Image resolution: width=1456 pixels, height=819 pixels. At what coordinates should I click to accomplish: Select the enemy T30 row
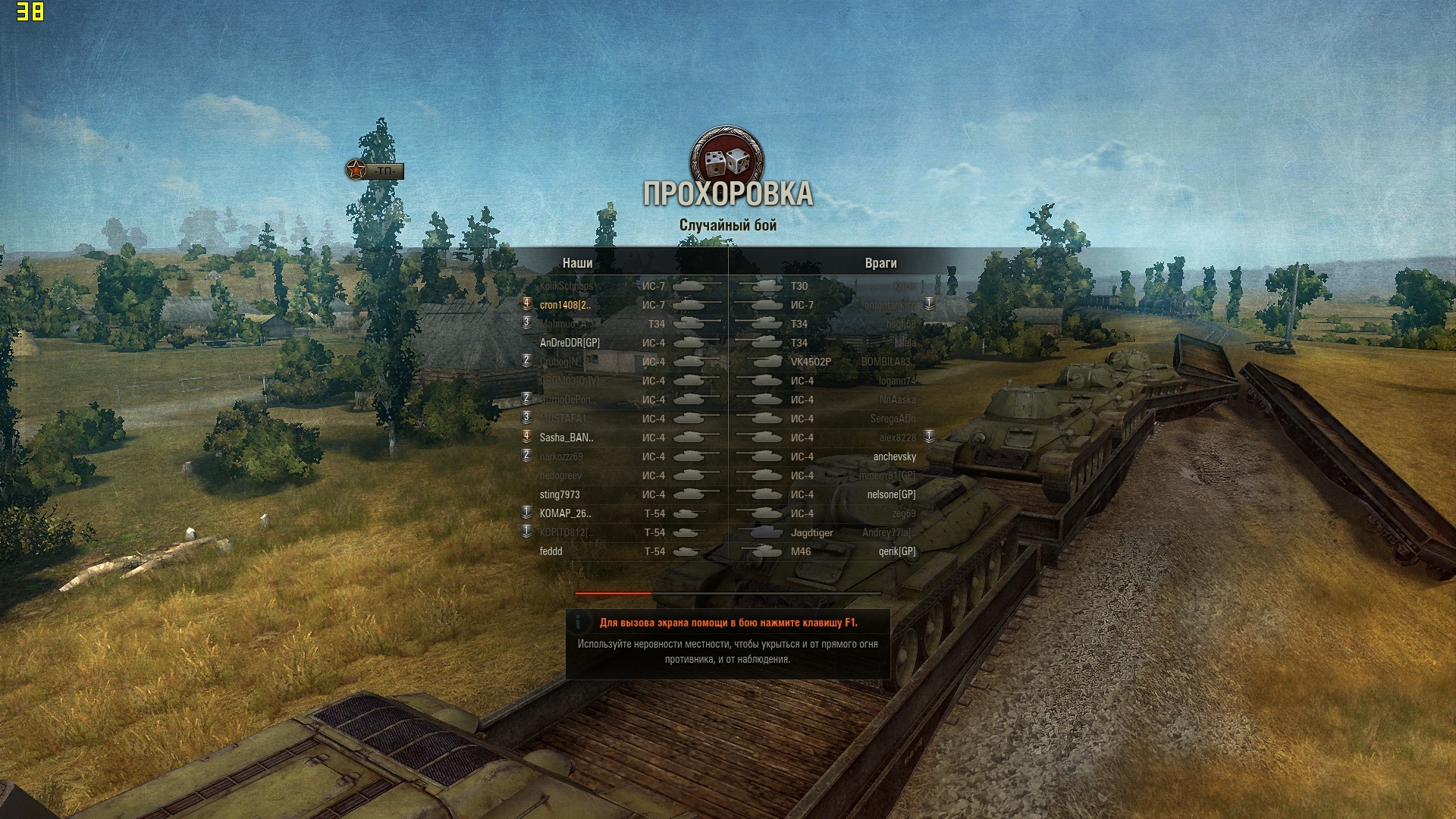pyautogui.click(x=799, y=286)
